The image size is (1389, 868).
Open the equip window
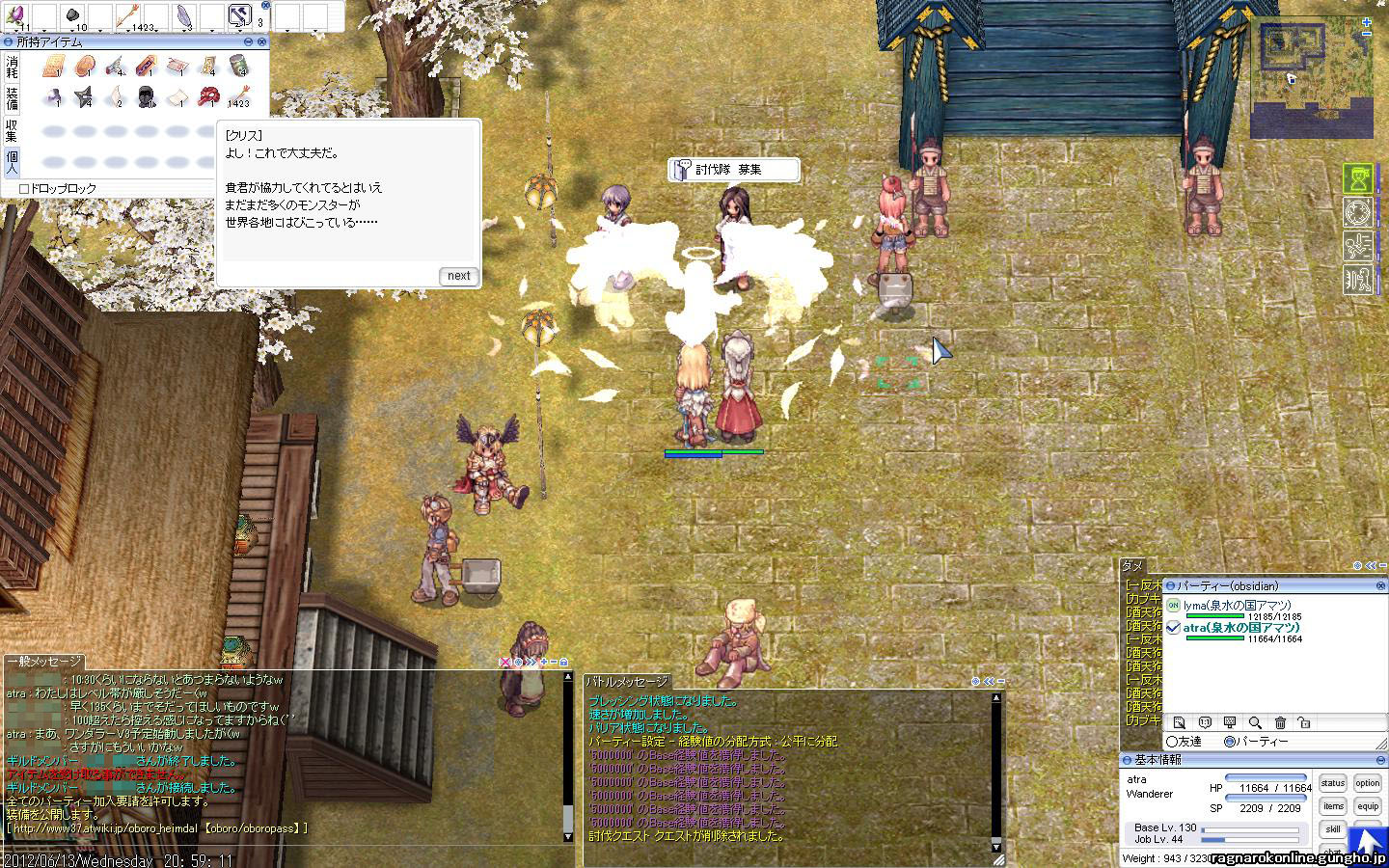point(1368,806)
